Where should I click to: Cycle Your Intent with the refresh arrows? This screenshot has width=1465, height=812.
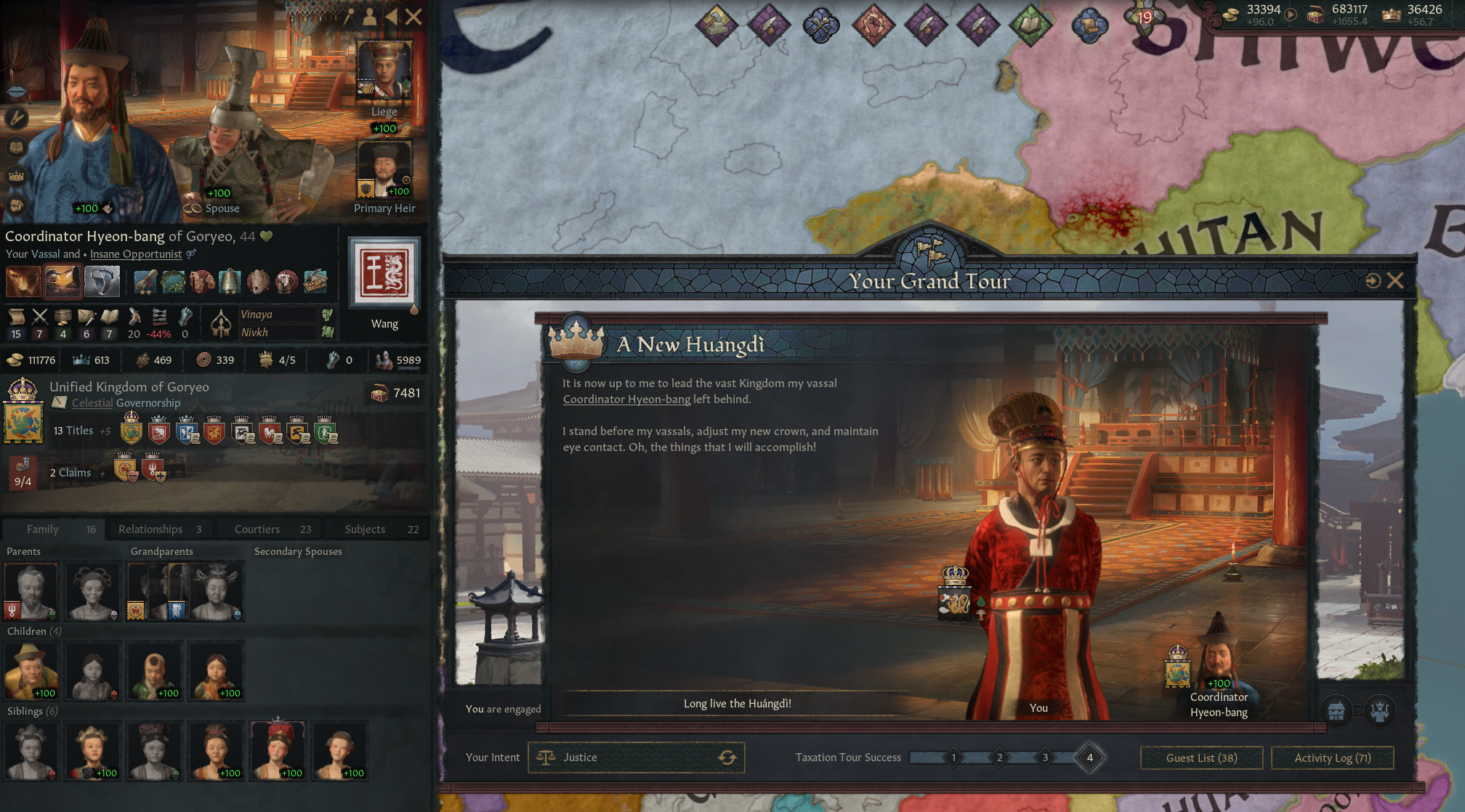point(727,758)
